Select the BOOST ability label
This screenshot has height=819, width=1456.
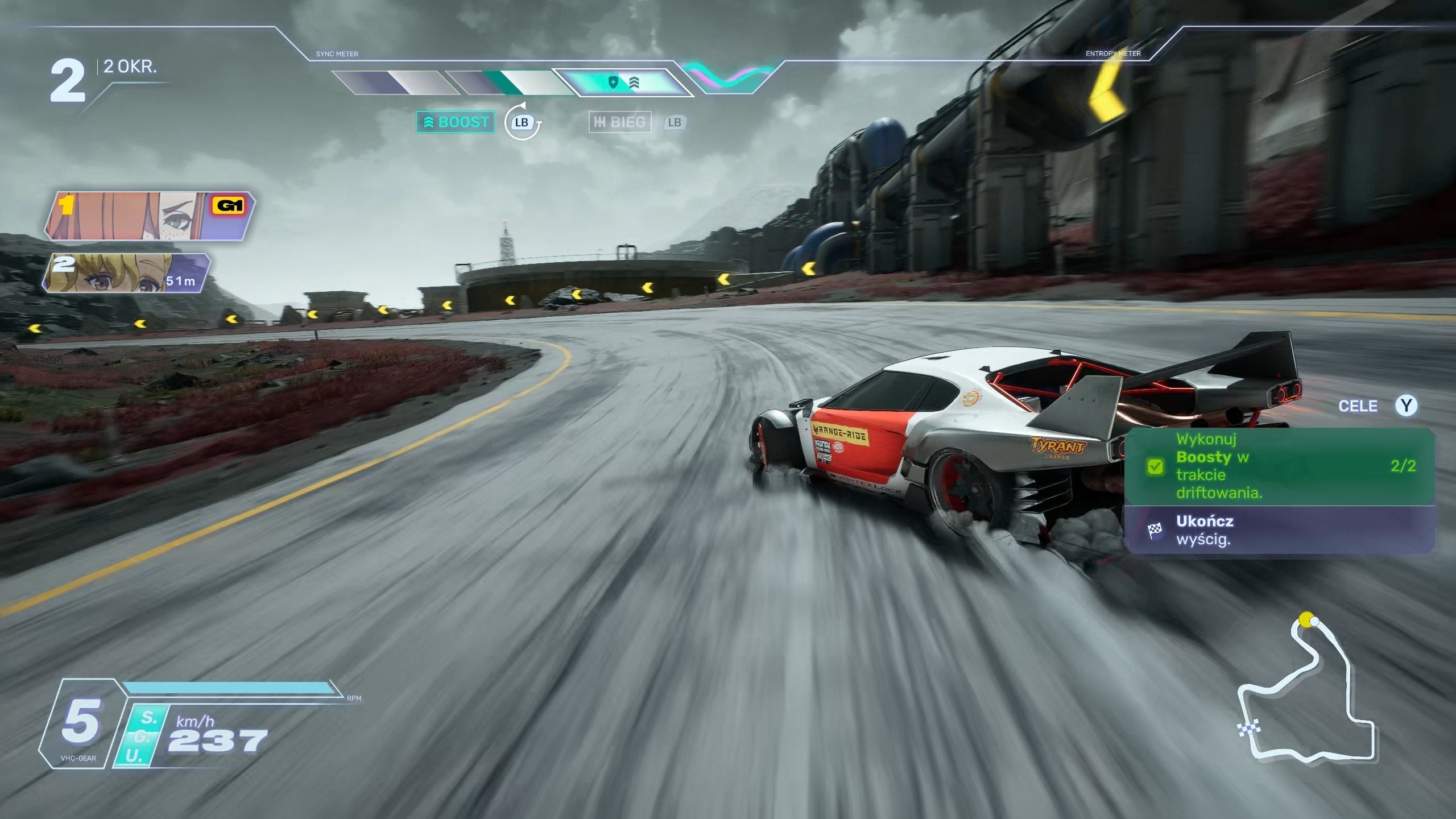[456, 122]
